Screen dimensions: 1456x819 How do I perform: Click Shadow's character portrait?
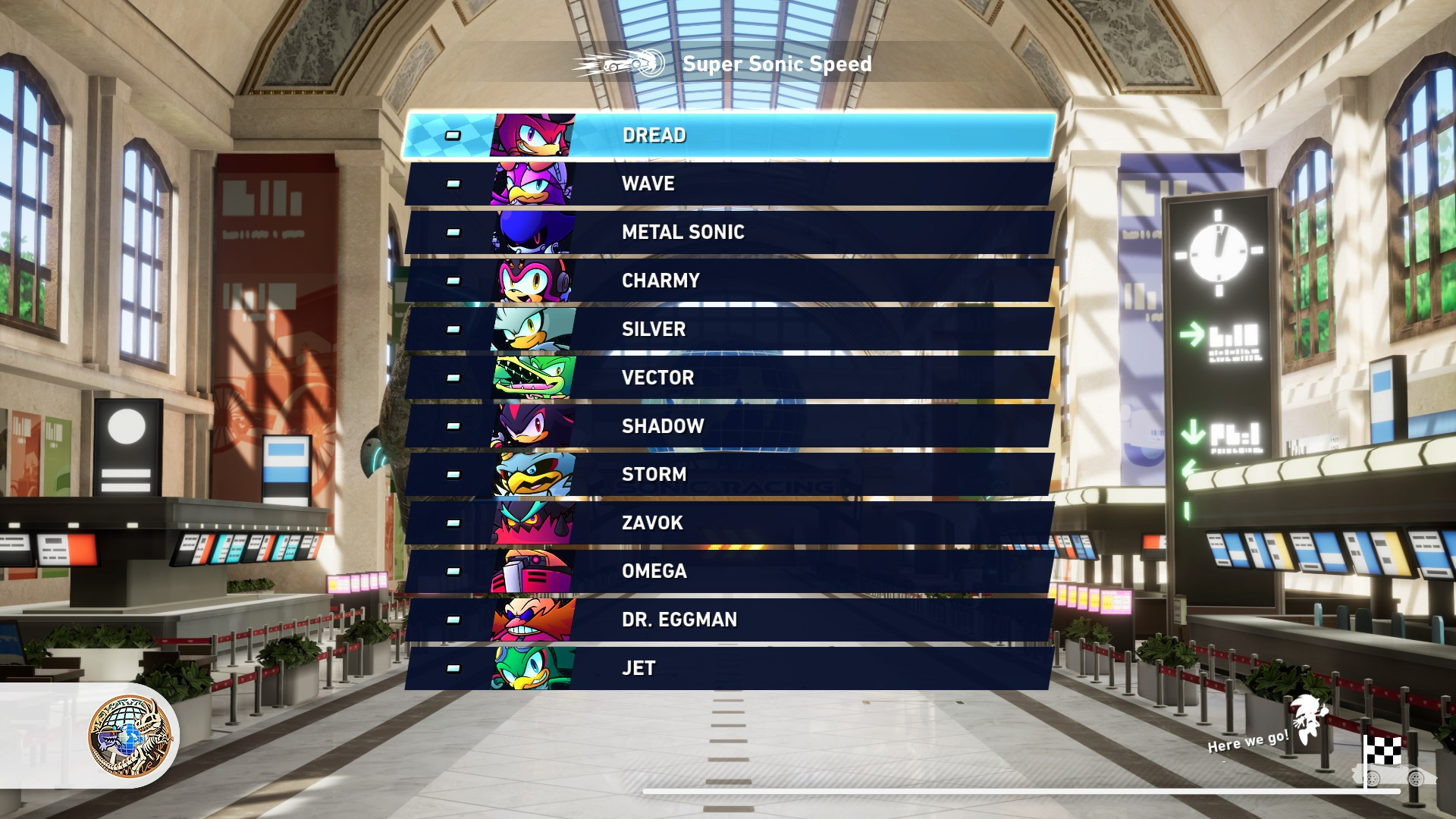click(x=531, y=425)
